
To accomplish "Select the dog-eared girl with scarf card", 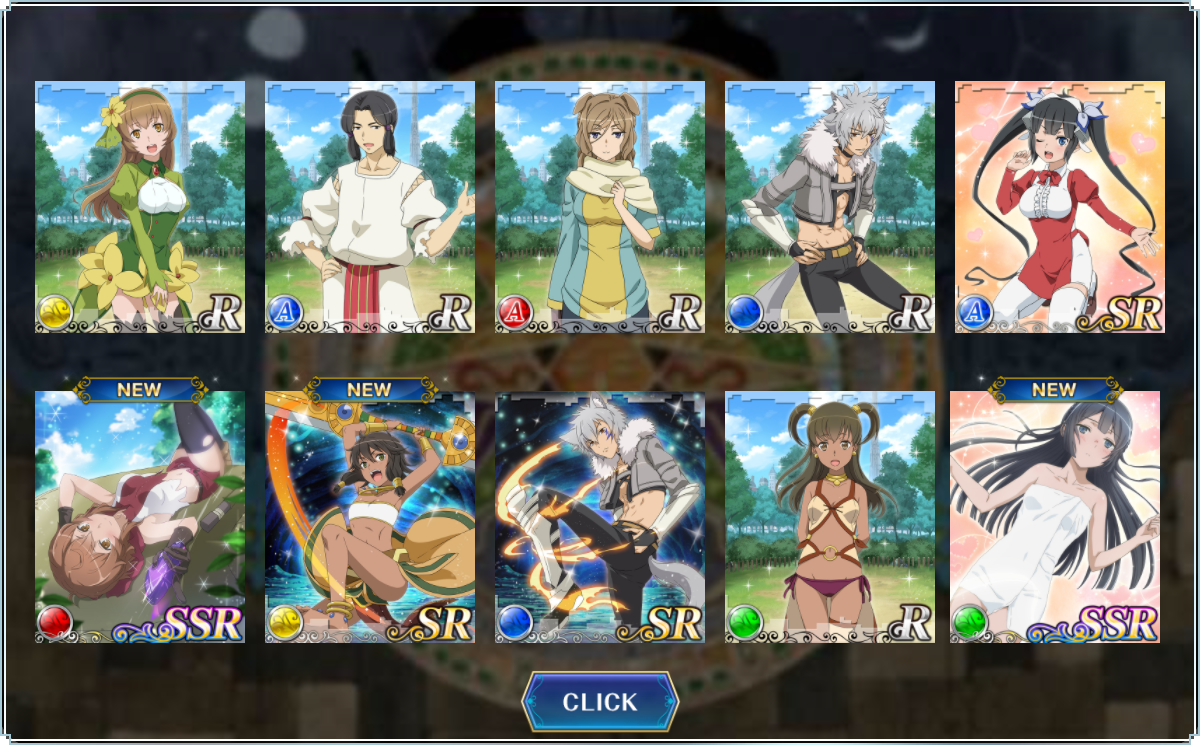I will (x=600, y=207).
